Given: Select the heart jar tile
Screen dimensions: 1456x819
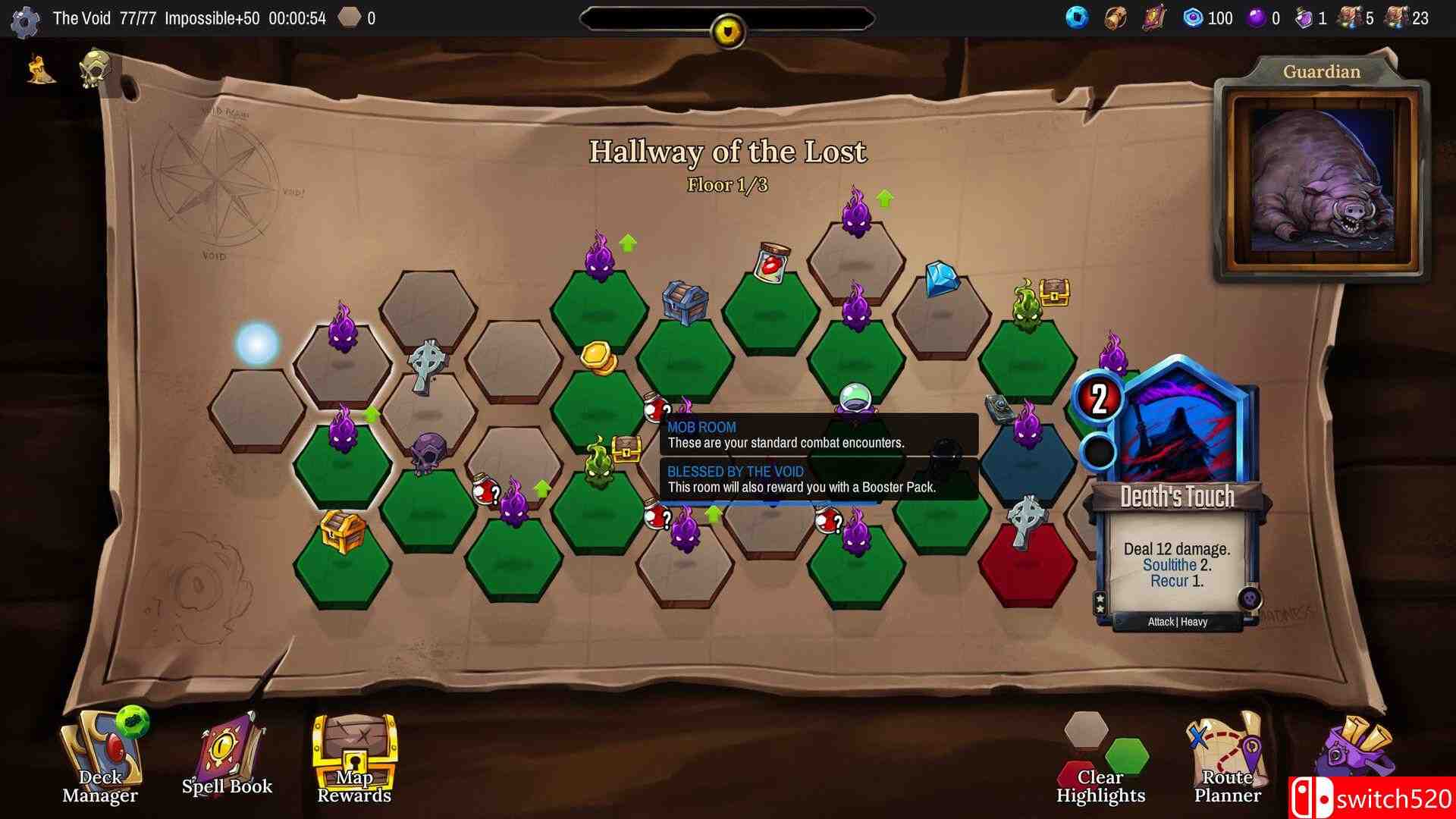Looking at the screenshot, I should pyautogui.click(x=772, y=262).
